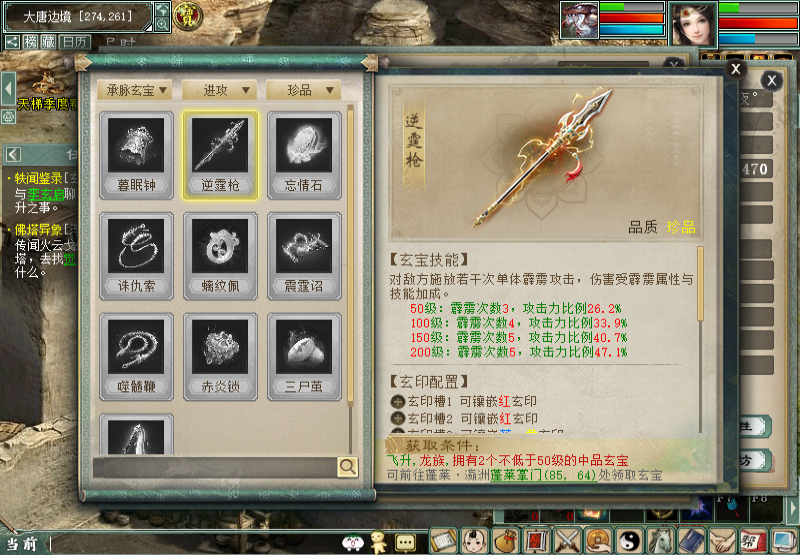Image resolution: width=800 pixels, height=555 pixels.
Task: Close the treasure detail panel
Action: click(x=735, y=69)
